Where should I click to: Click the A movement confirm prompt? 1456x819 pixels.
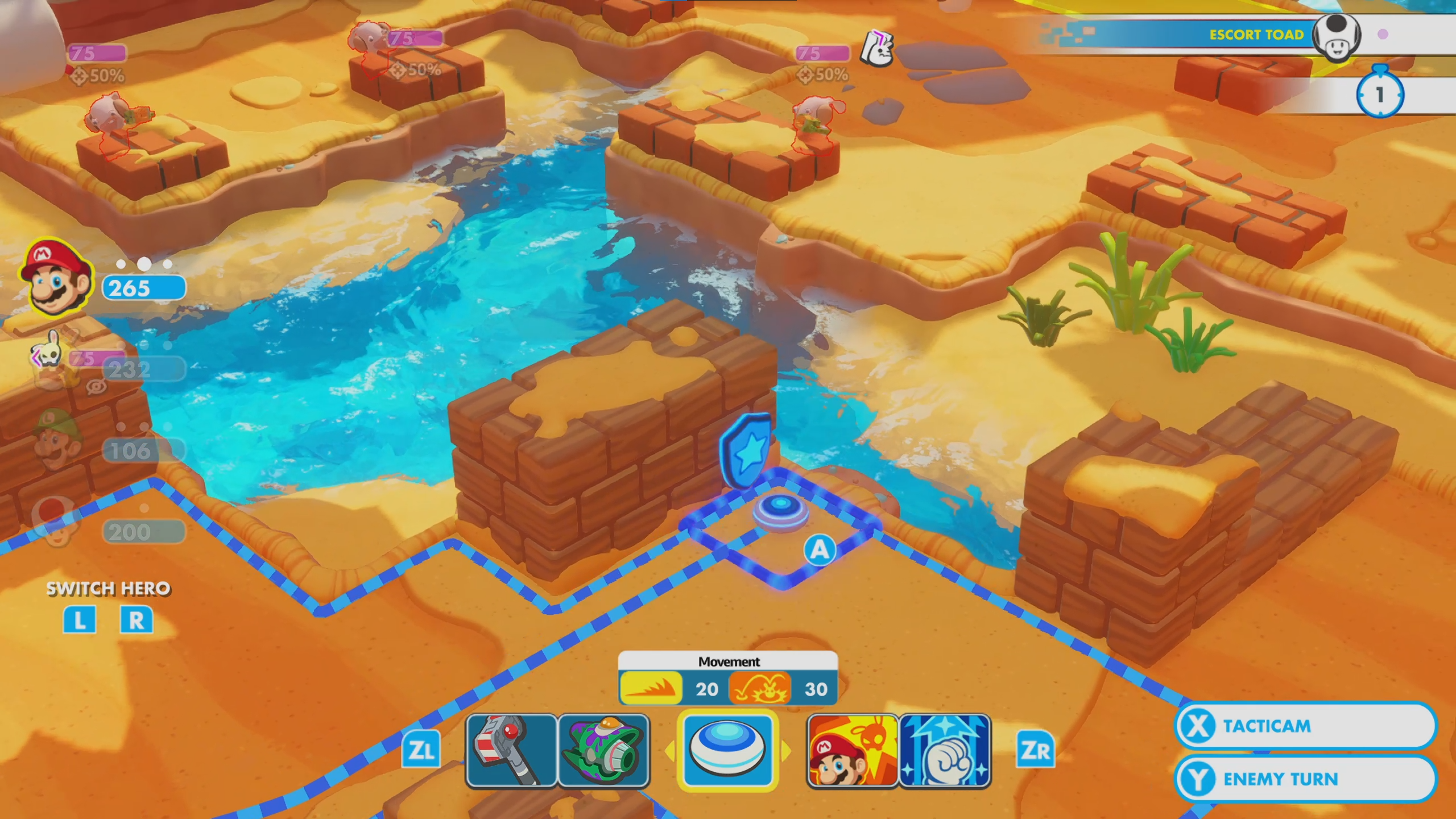(820, 550)
